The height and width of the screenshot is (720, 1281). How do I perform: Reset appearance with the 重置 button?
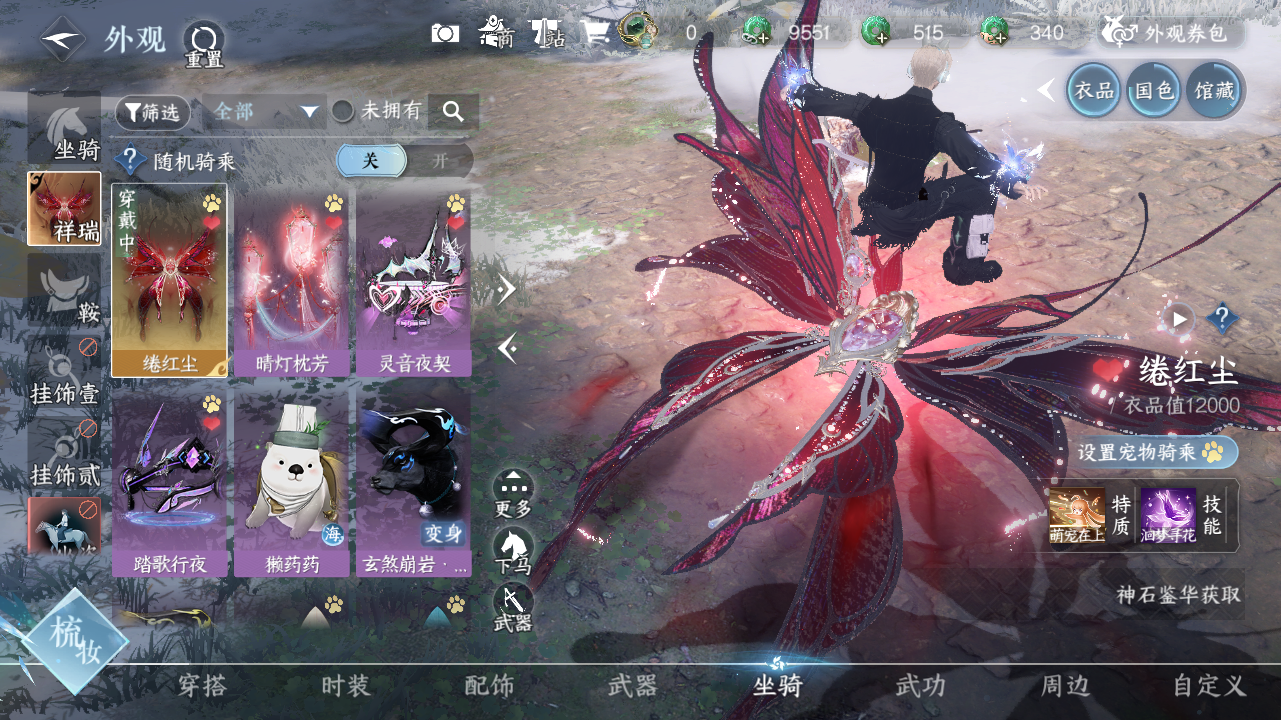(x=203, y=44)
